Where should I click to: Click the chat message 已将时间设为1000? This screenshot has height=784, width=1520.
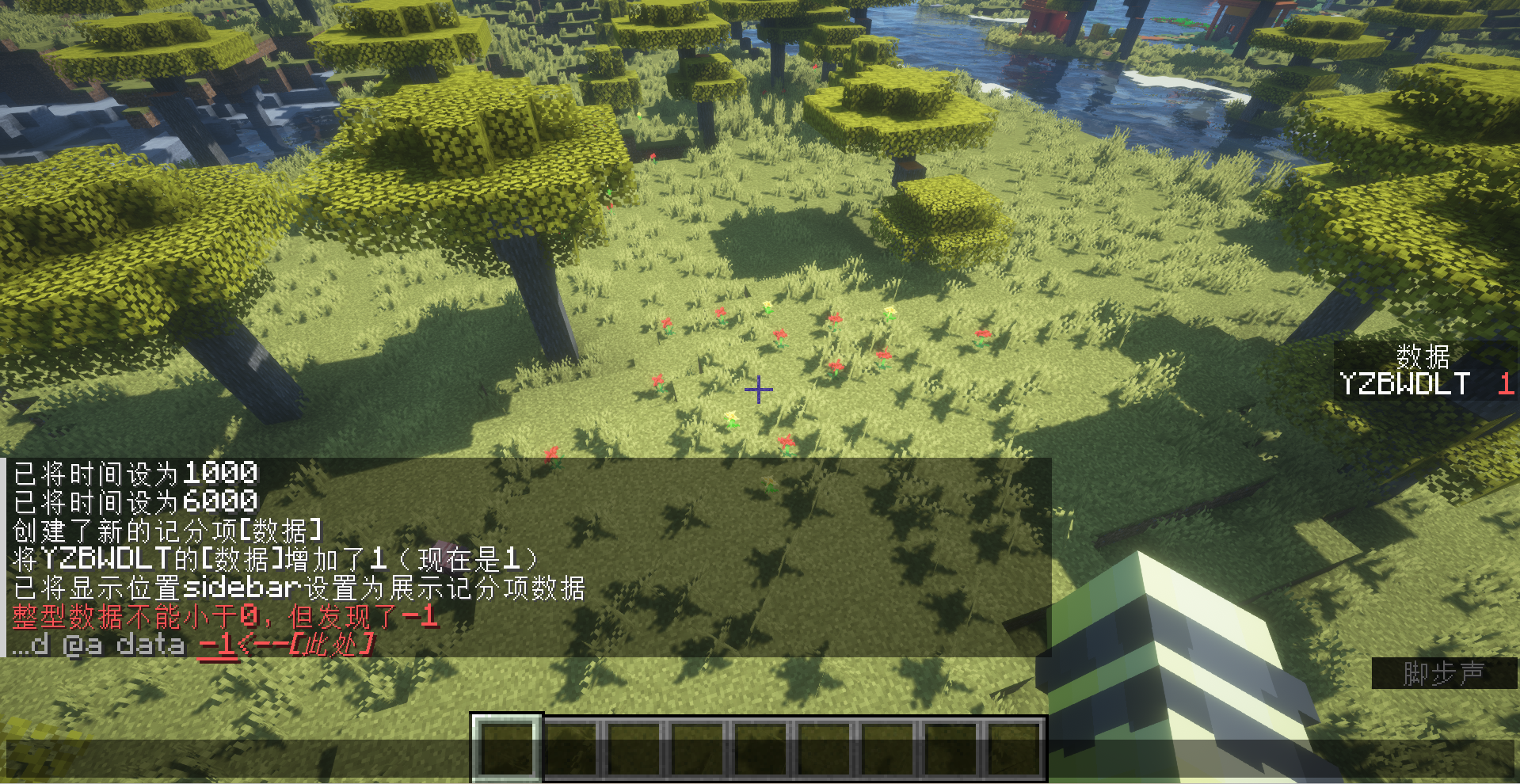[135, 473]
